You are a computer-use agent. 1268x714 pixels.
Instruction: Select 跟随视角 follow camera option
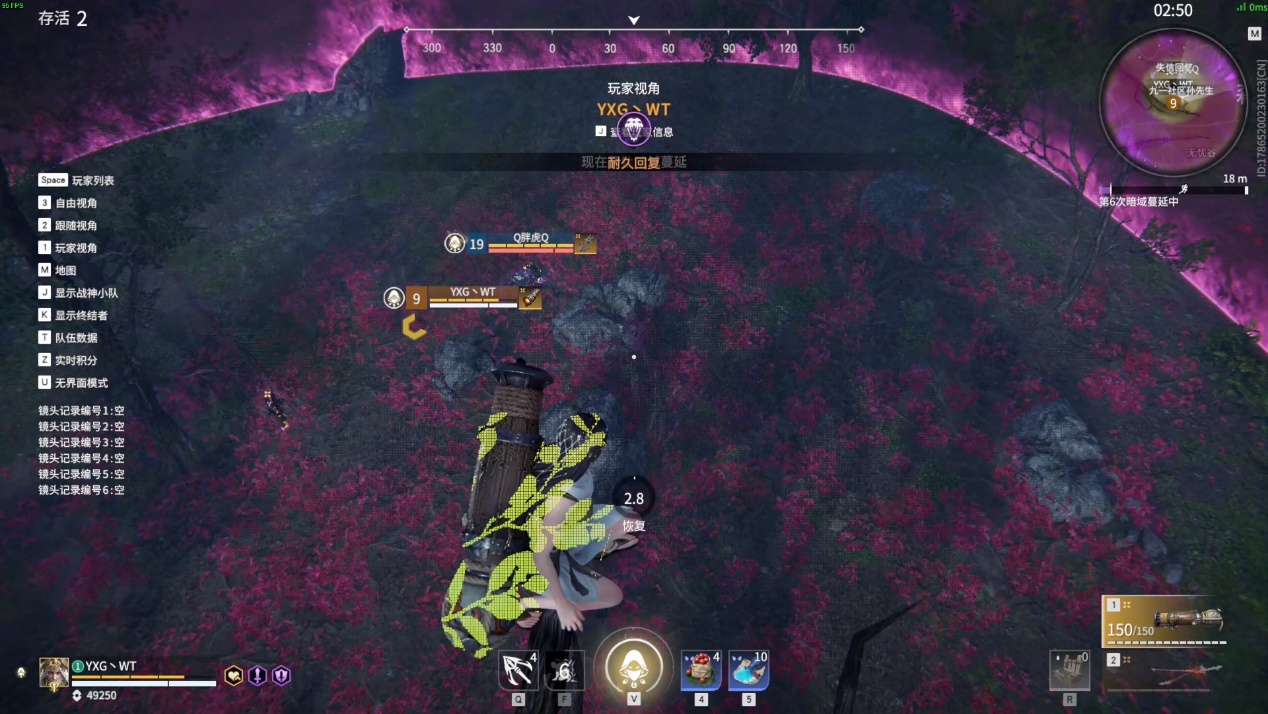point(76,226)
